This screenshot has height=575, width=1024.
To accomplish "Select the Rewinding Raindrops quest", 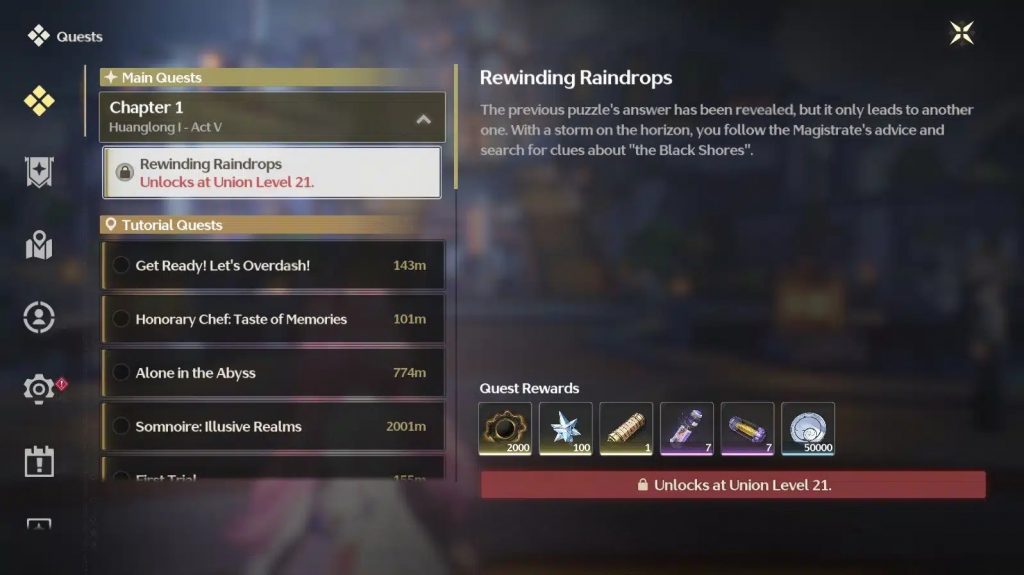I will [272, 172].
